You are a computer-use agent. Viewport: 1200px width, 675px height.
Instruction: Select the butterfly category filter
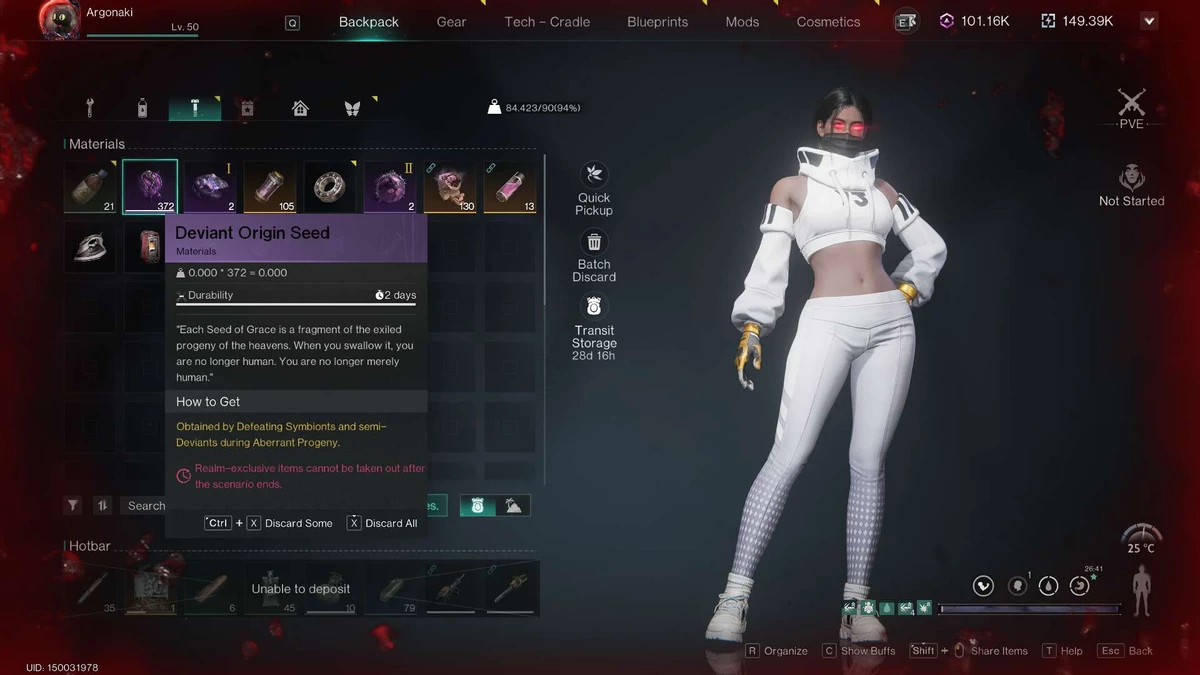(352, 108)
